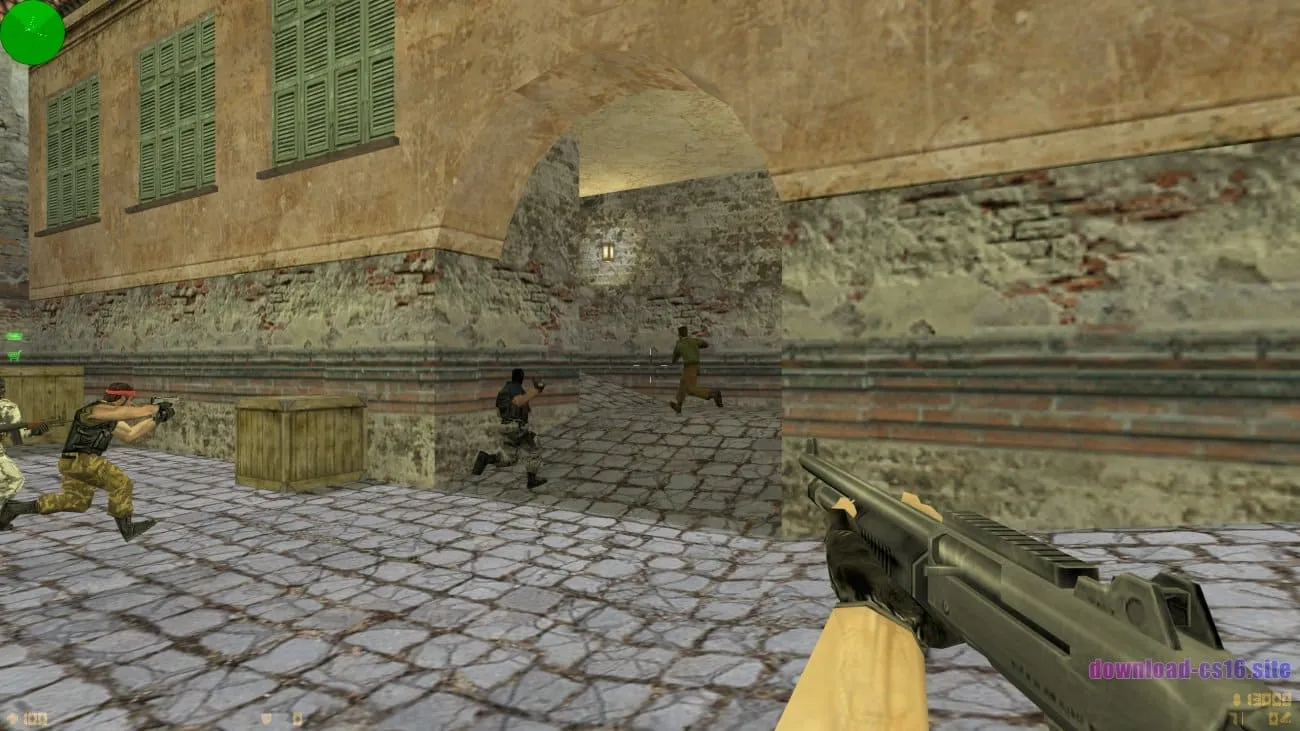Select the ammo count display bottom right
The image size is (1300, 731).
click(x=1269, y=700)
